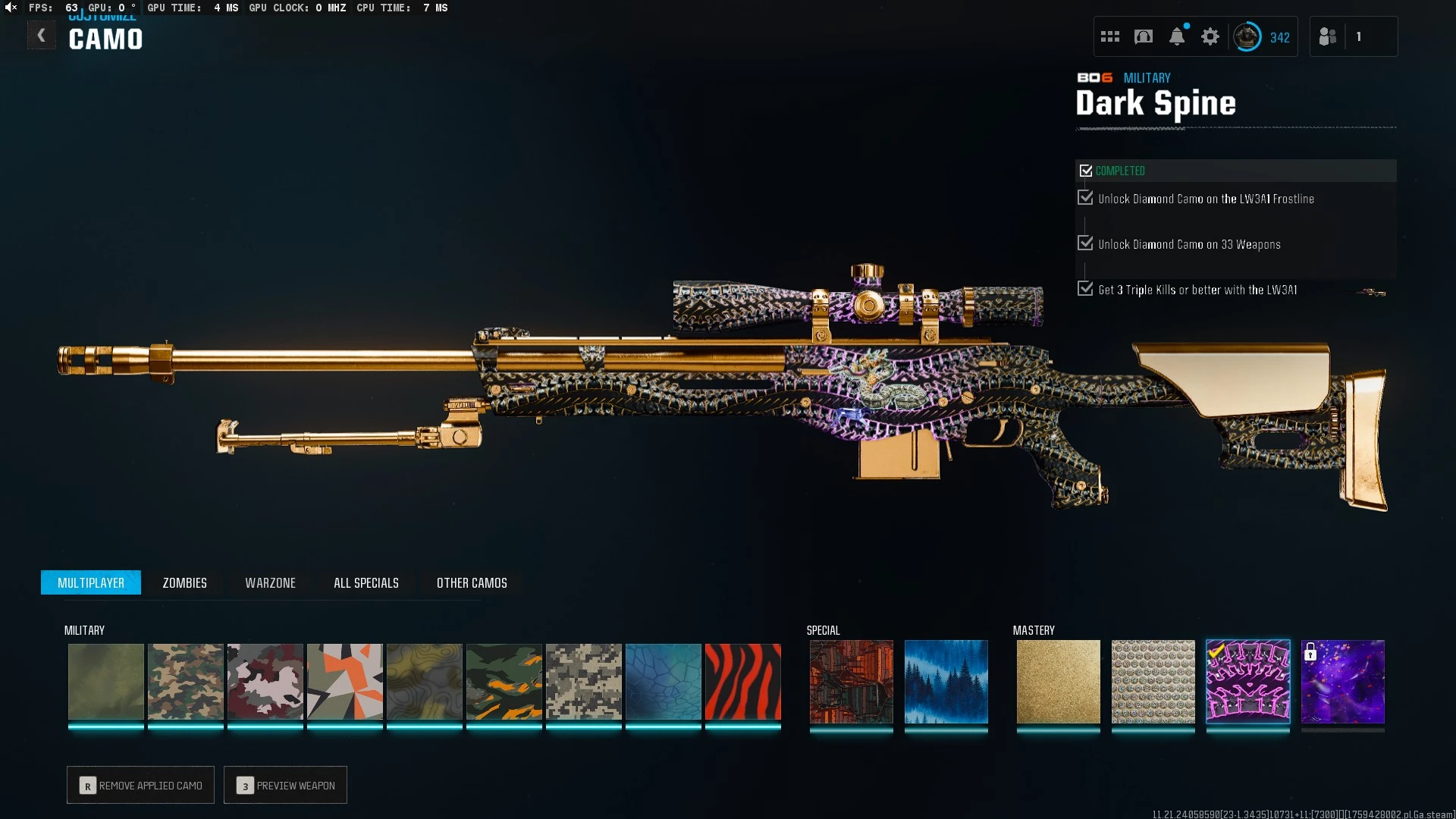
Task: Go back using the arrow beside CAMO
Action: (42, 36)
